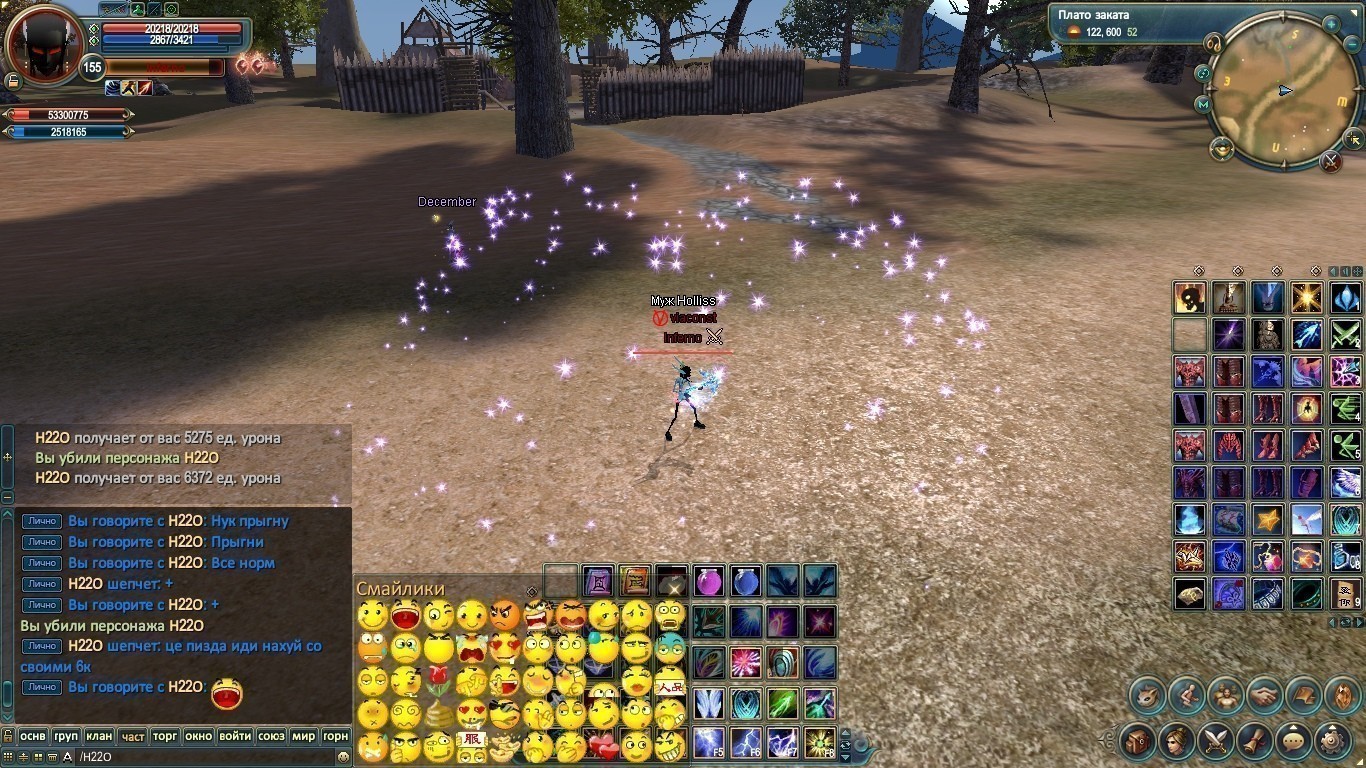
Task: Toggle PvP mode with the swords minimap icon
Action: pos(1331,162)
